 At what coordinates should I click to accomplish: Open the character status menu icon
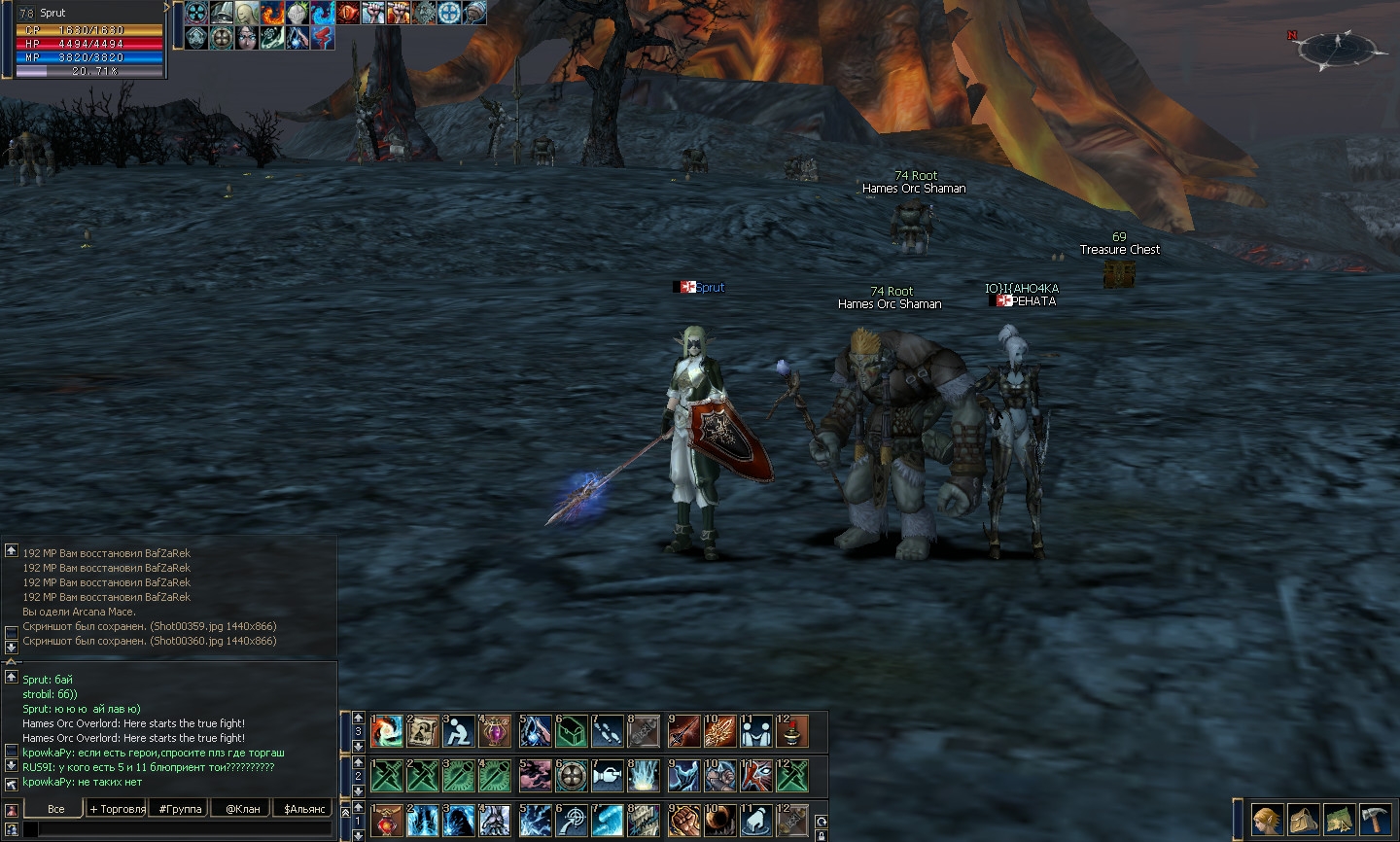coord(1266,820)
